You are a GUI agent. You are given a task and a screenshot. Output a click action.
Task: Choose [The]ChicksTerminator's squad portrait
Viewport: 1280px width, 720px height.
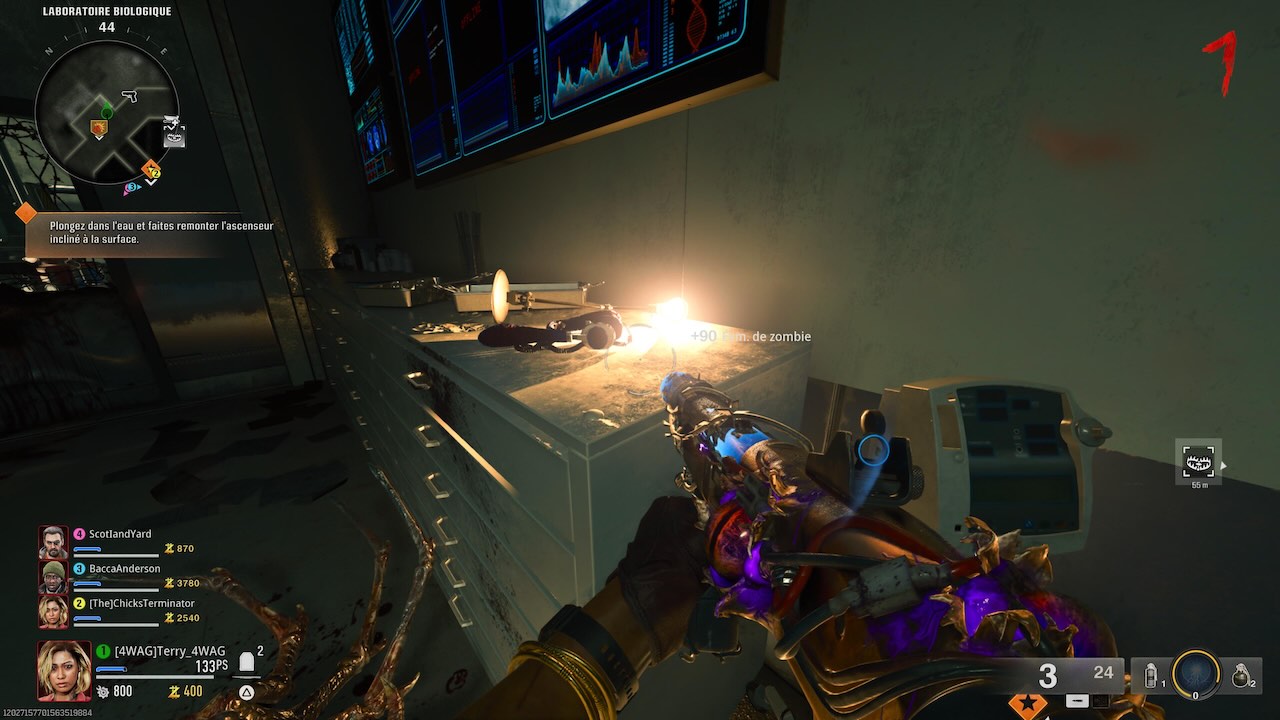pyautogui.click(x=53, y=611)
